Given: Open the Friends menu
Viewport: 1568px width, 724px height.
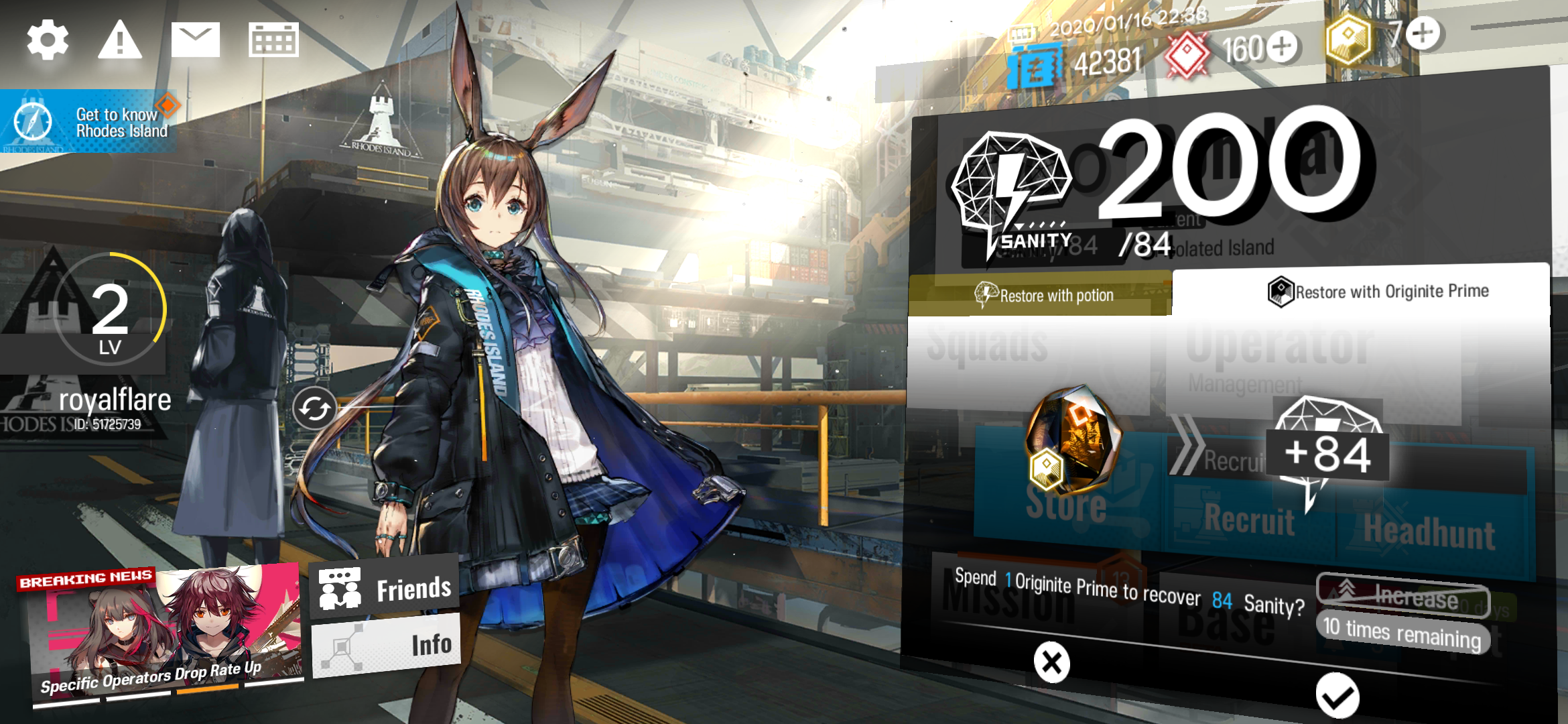Looking at the screenshot, I should 385,588.
